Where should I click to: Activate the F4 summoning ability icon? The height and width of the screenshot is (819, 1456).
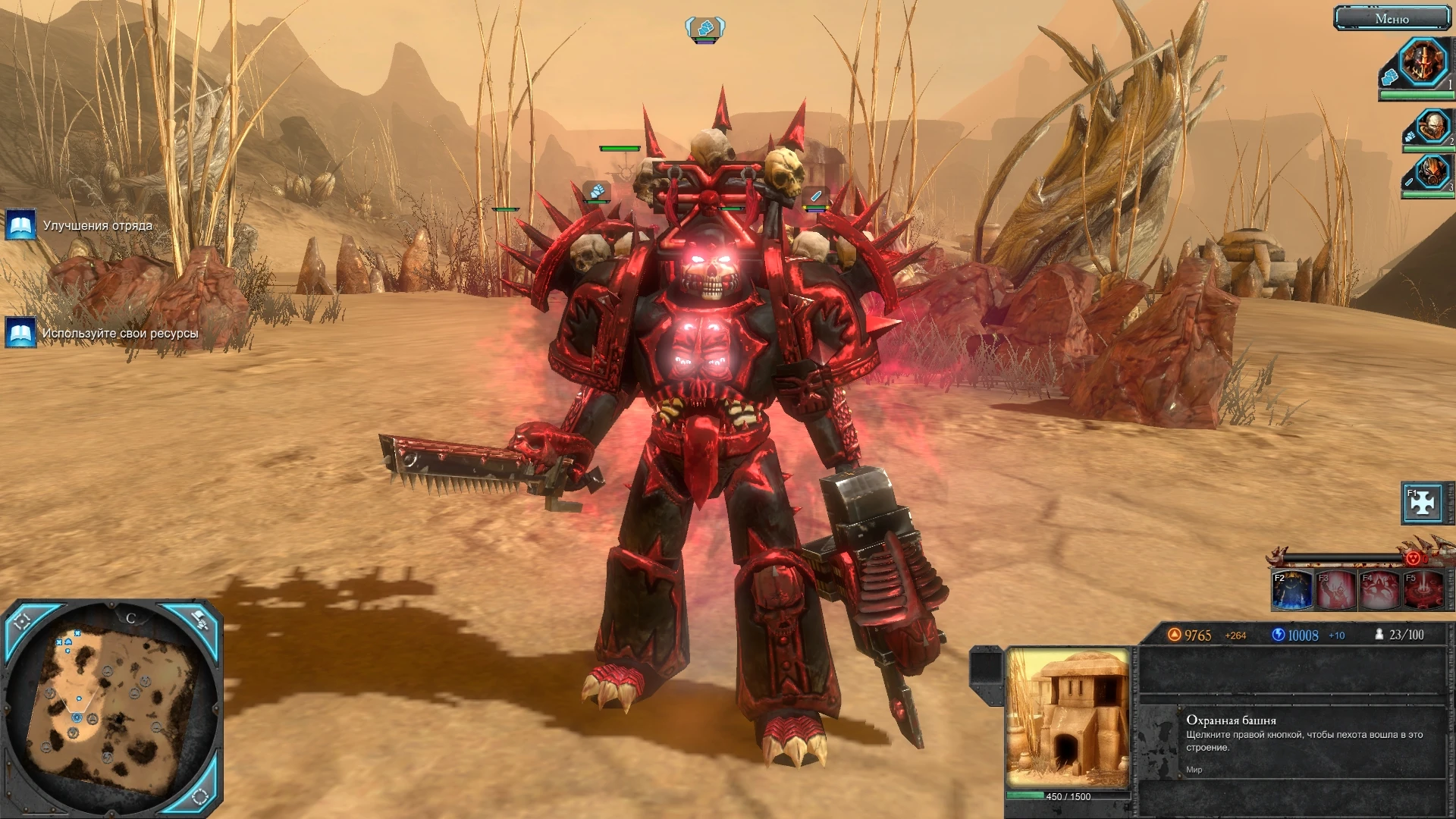pyautogui.click(x=1379, y=591)
